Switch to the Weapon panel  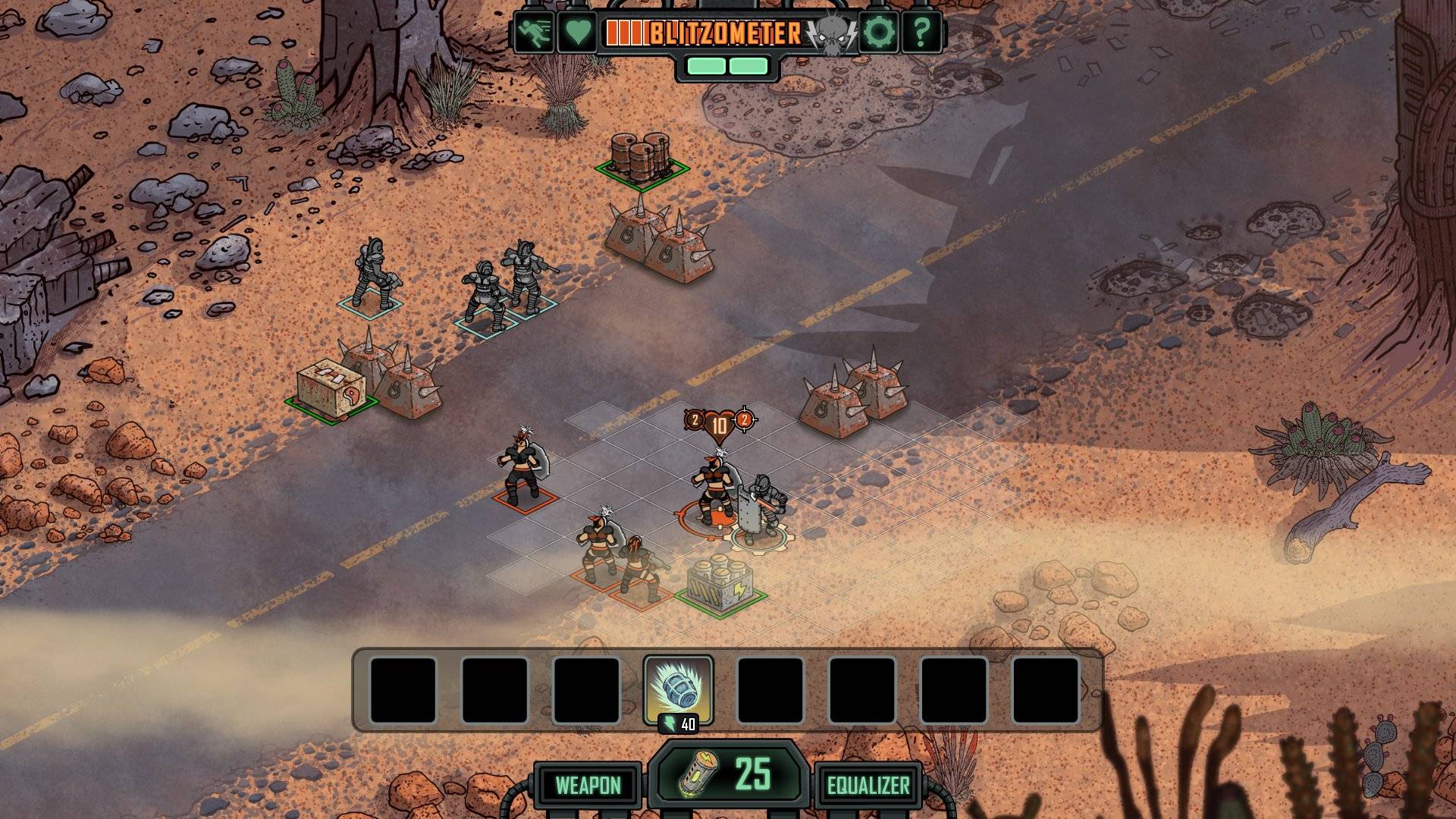pos(588,785)
